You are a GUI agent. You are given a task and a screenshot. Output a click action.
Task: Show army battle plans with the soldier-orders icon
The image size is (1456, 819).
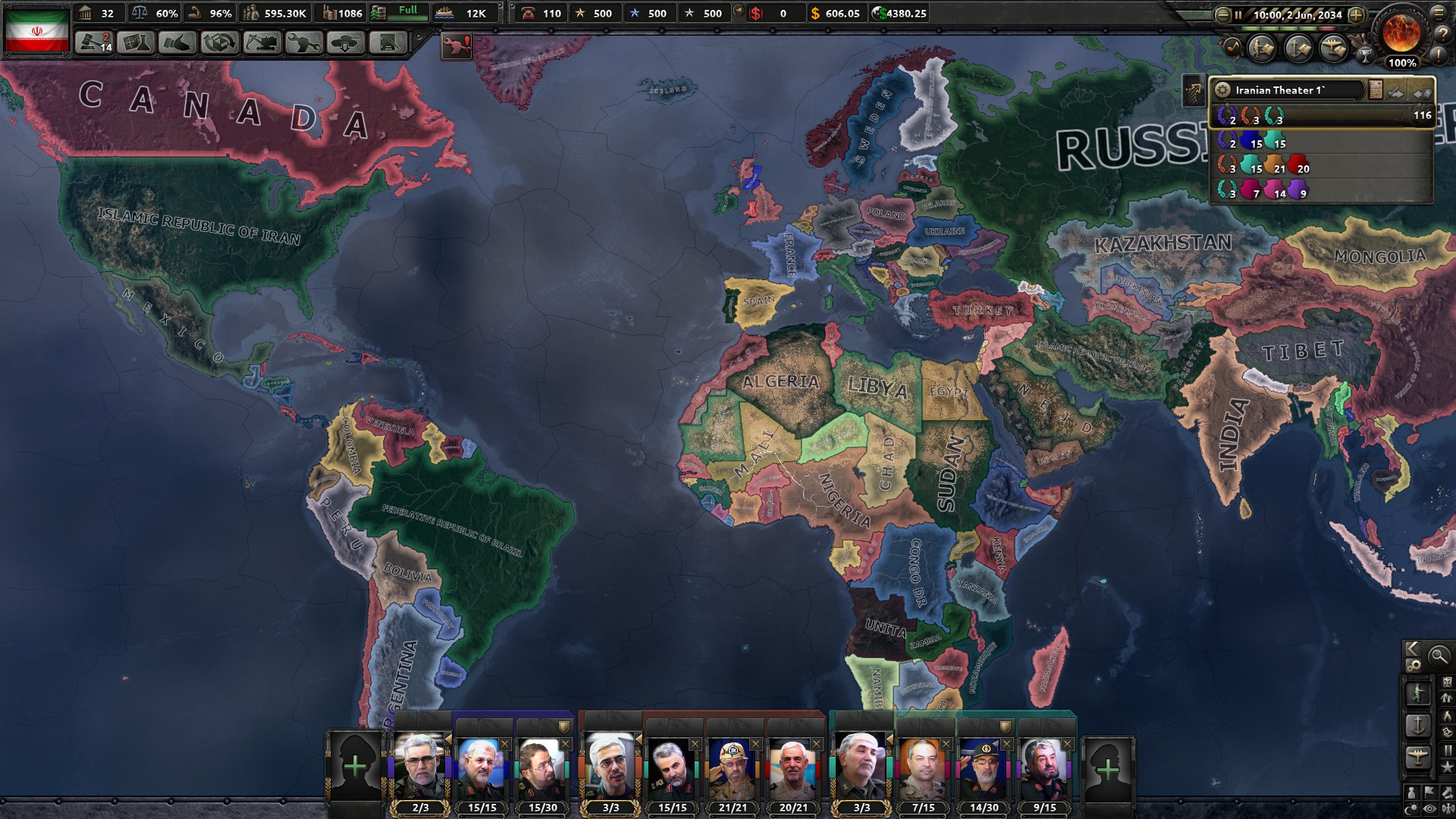[1261, 49]
